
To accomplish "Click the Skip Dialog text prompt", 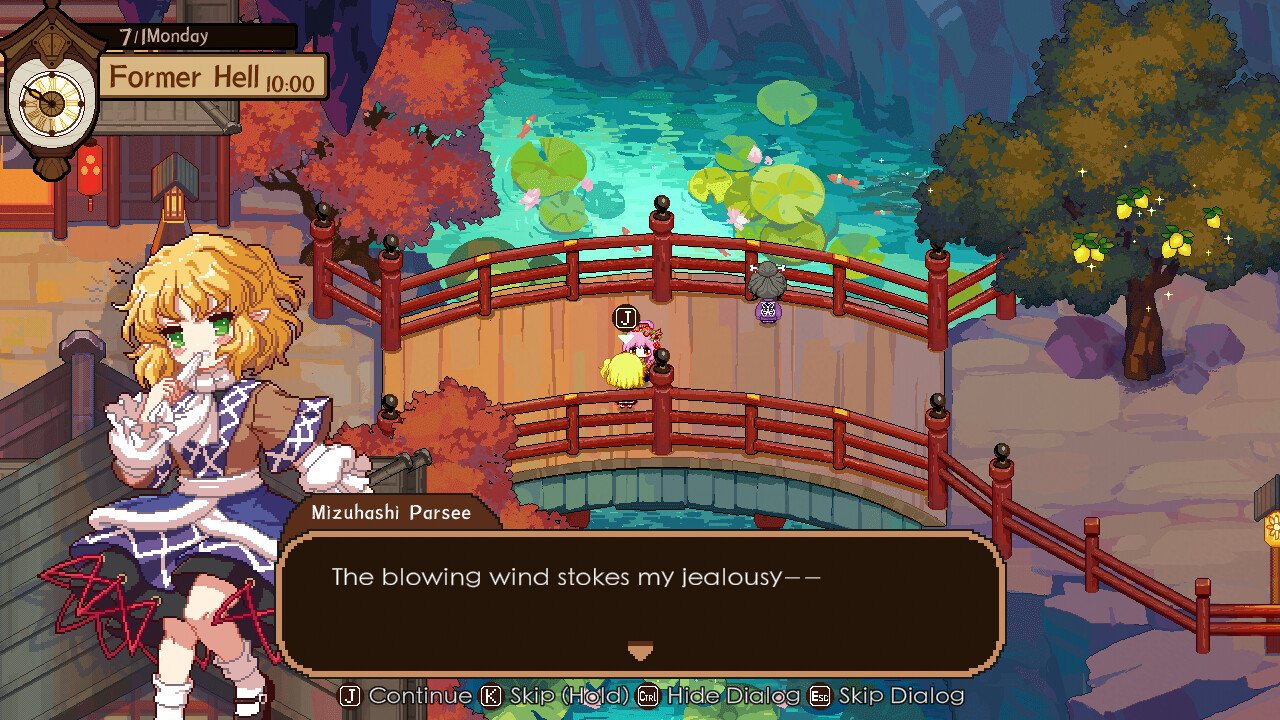I will tap(897, 695).
